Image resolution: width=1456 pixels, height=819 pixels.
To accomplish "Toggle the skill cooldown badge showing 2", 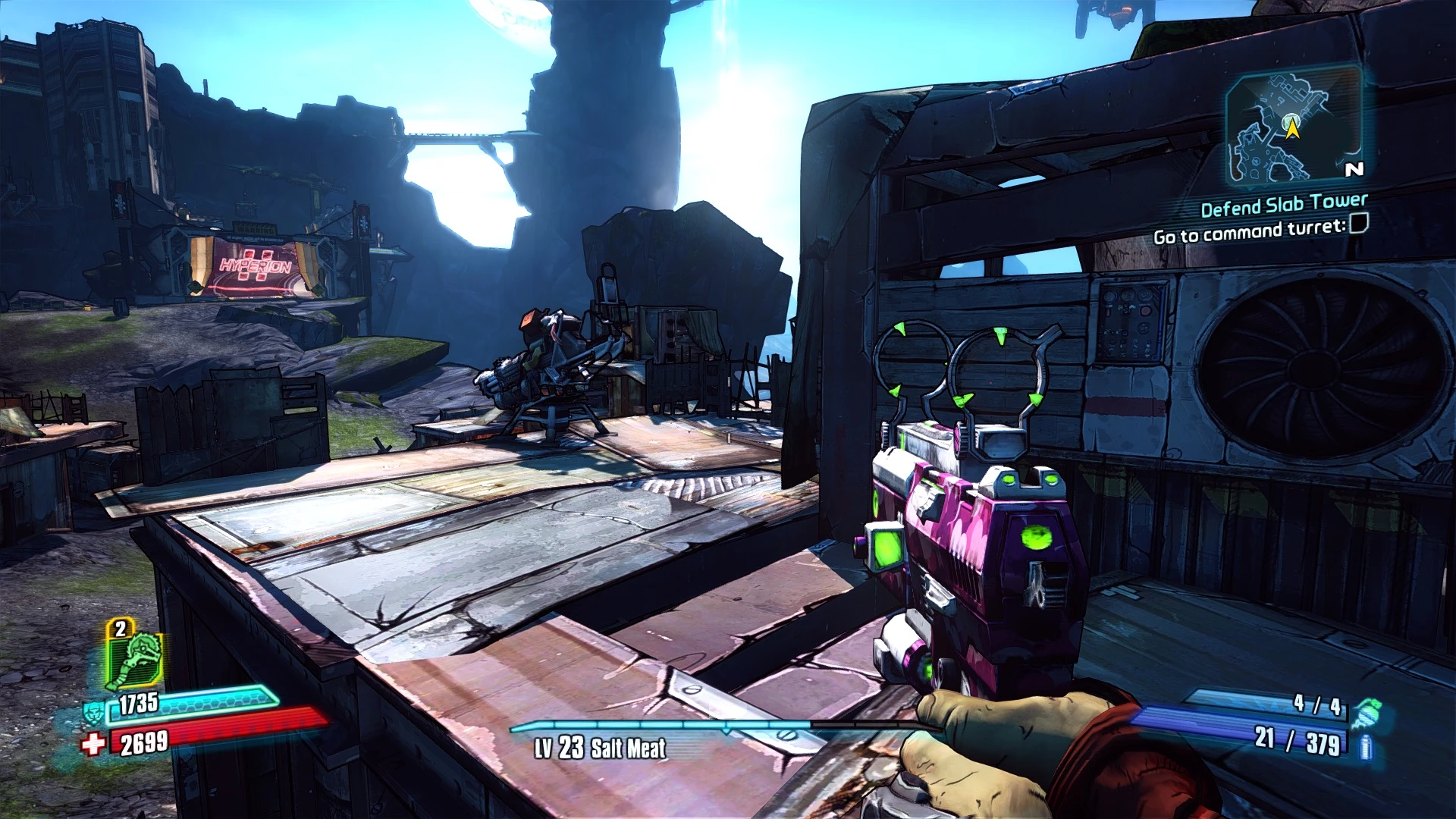I will point(118,629).
